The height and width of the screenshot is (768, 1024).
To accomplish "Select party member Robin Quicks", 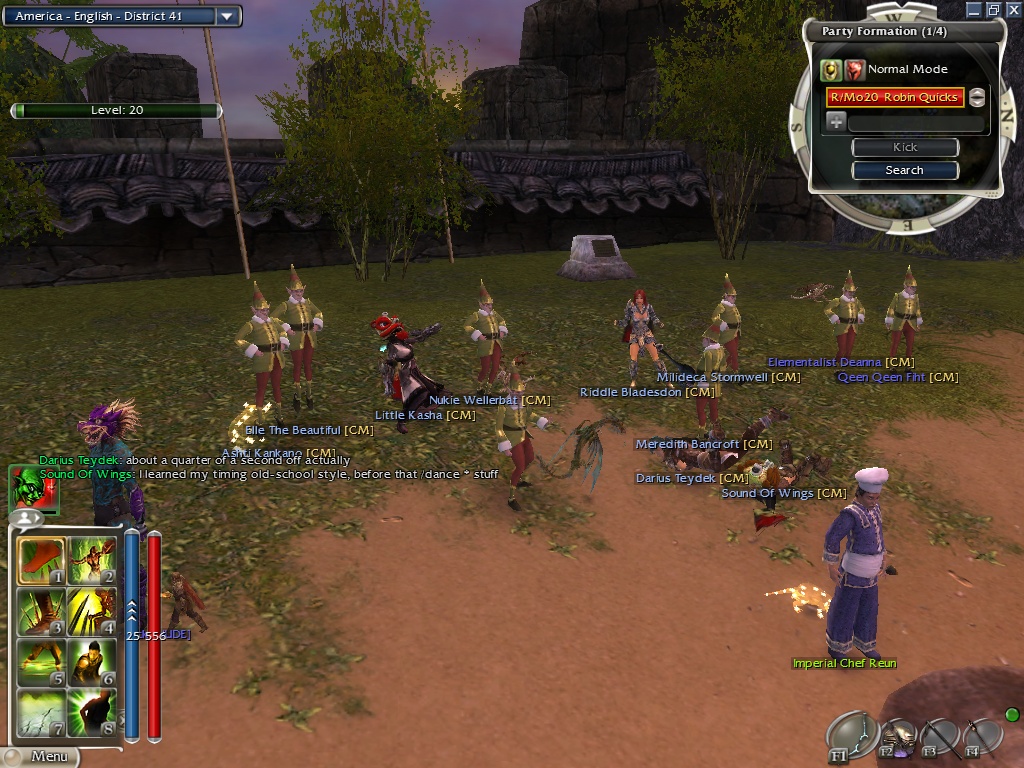I will 894,97.
